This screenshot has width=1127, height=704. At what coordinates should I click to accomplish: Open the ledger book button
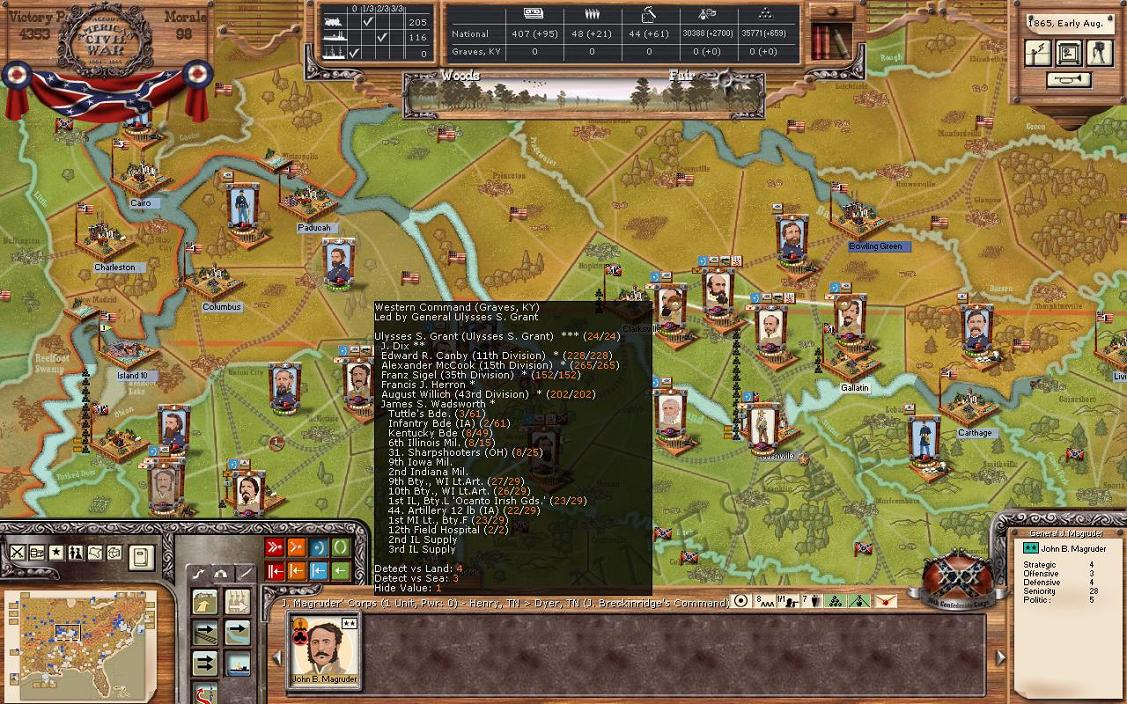tap(141, 555)
